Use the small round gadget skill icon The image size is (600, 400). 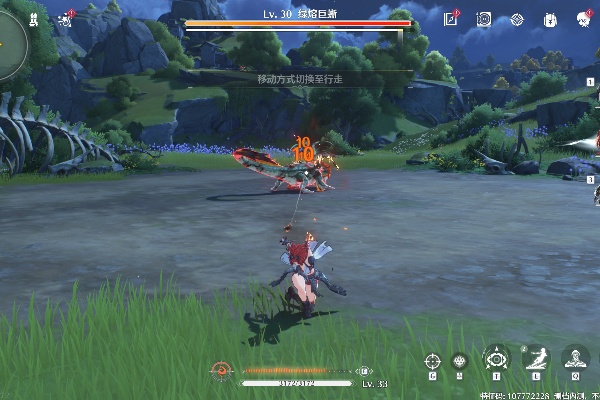click(461, 360)
